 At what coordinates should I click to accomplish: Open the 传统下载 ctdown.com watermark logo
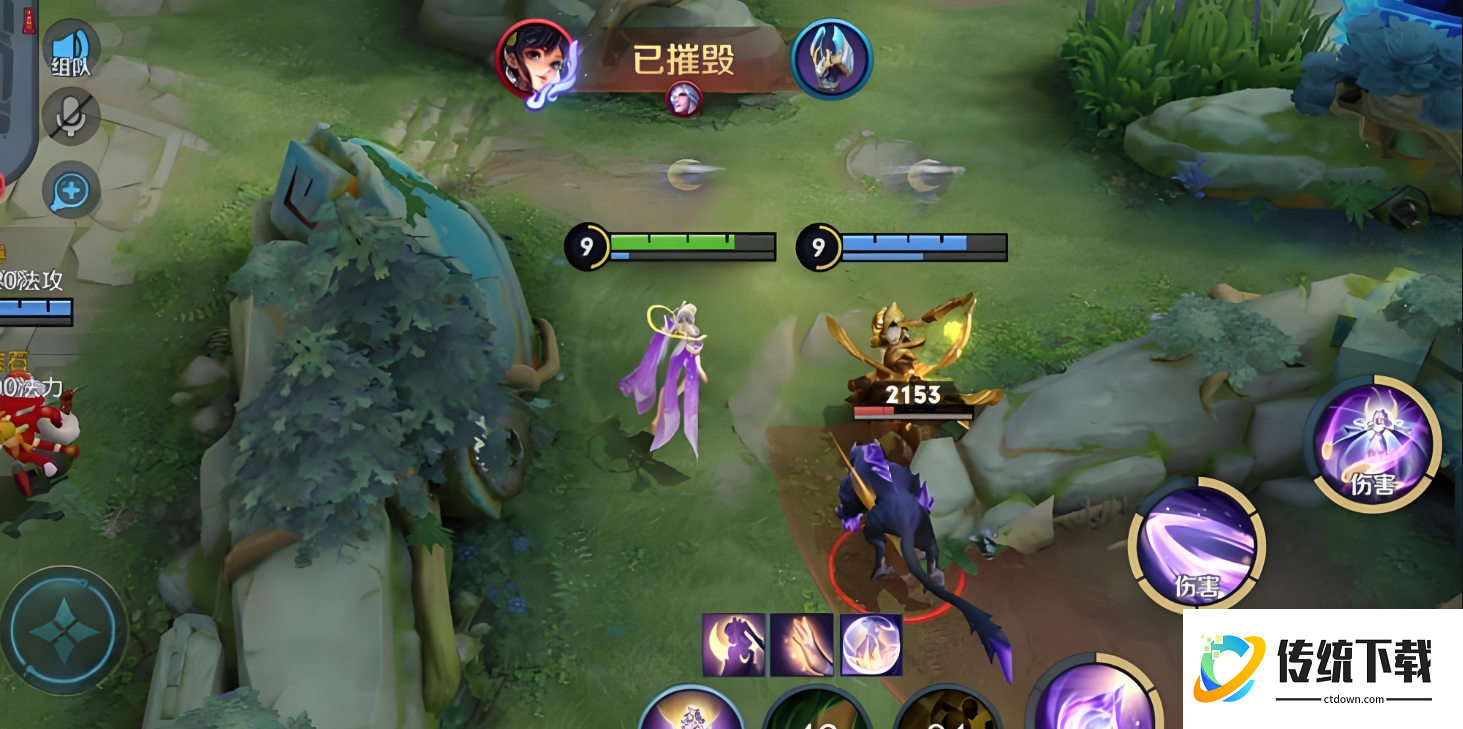pos(1322,668)
